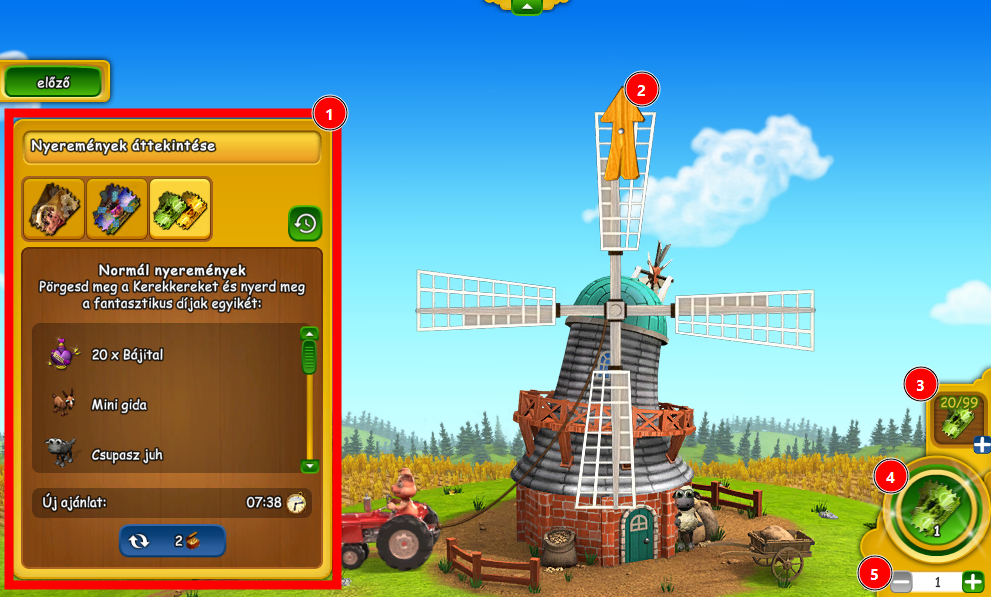Screen dimensions: 991x597
Task: Switch to the blue-purple ticket prize tab
Action: pyautogui.click(x=117, y=208)
